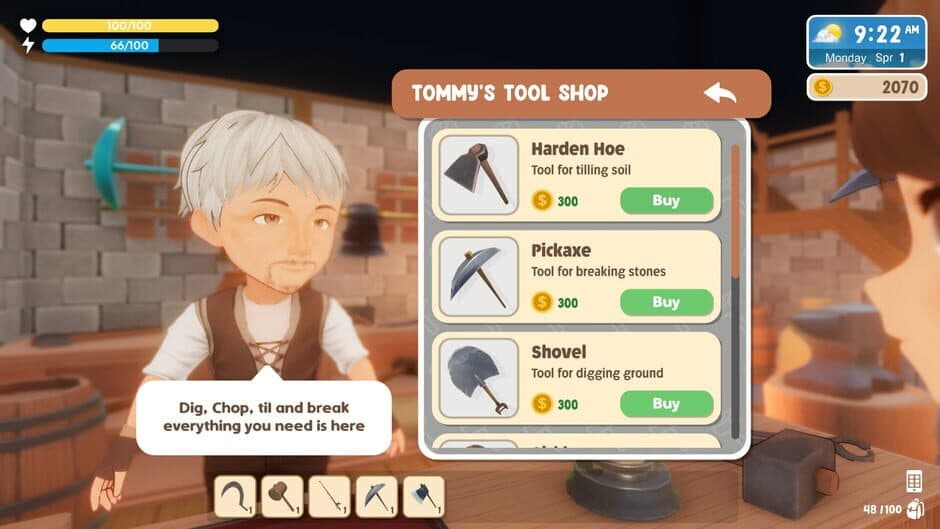Screen dimensions: 940x529
Task: Buy the Harden Hoe for 300 coins
Action: (666, 200)
